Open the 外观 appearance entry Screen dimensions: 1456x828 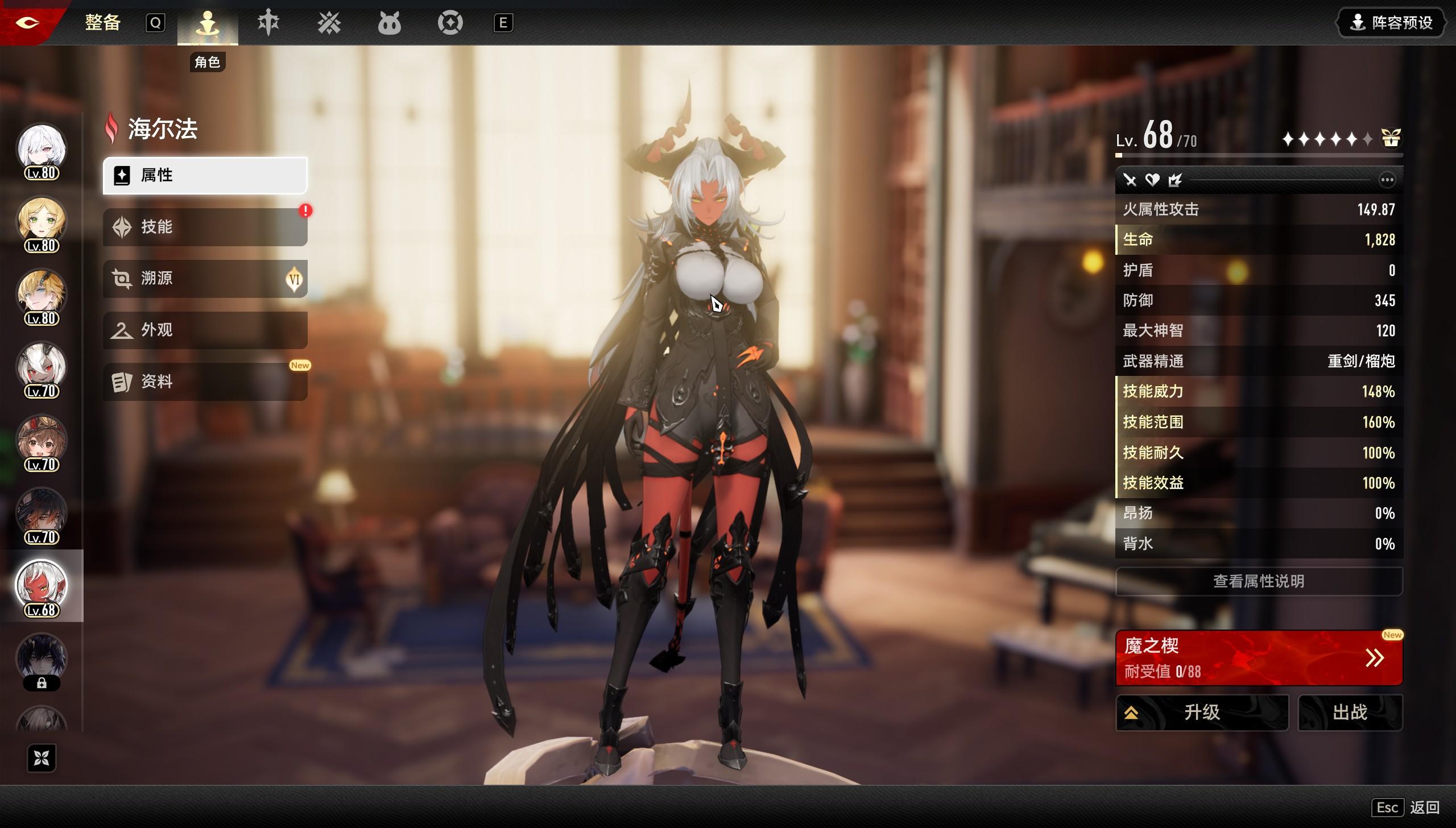(x=205, y=330)
